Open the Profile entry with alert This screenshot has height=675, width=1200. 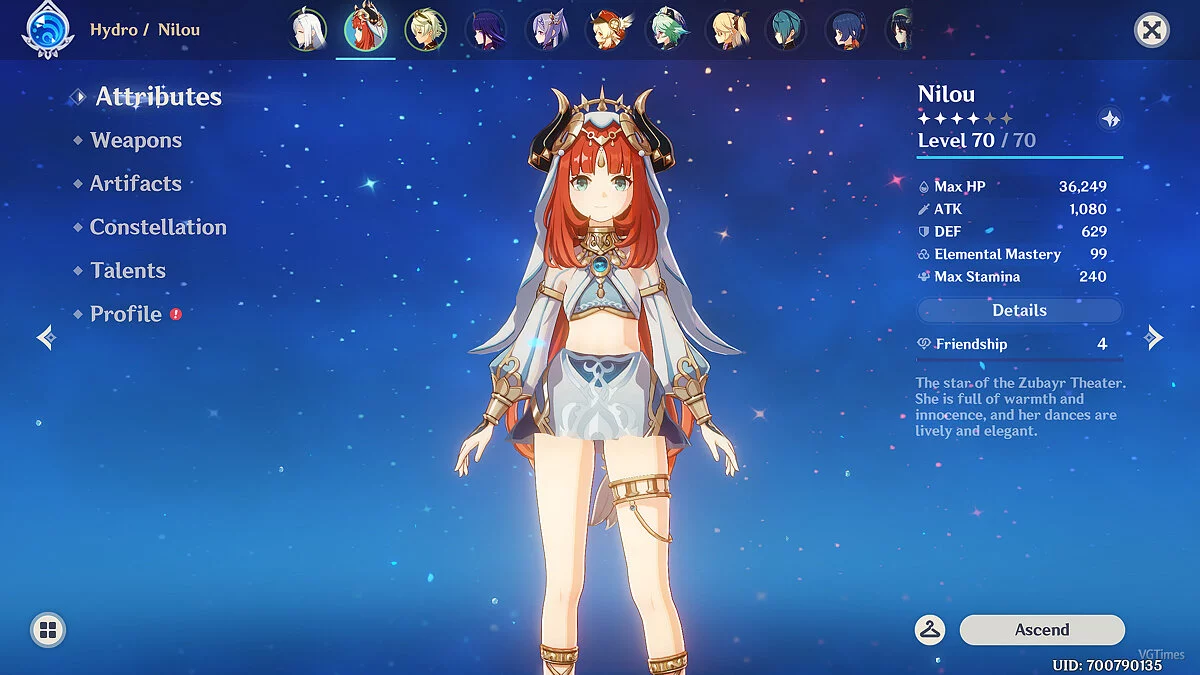126,314
